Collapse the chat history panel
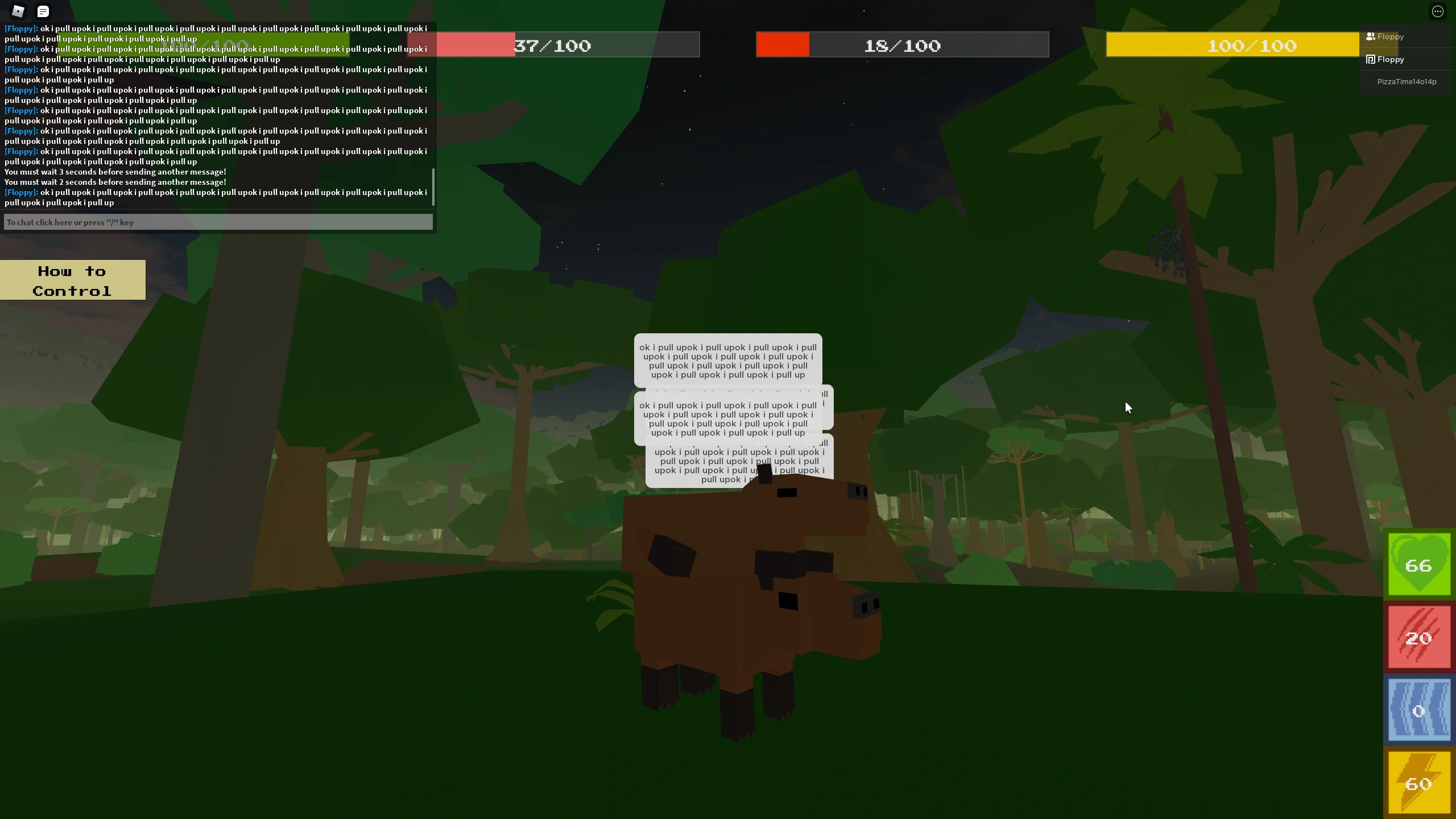 pyautogui.click(x=43, y=11)
